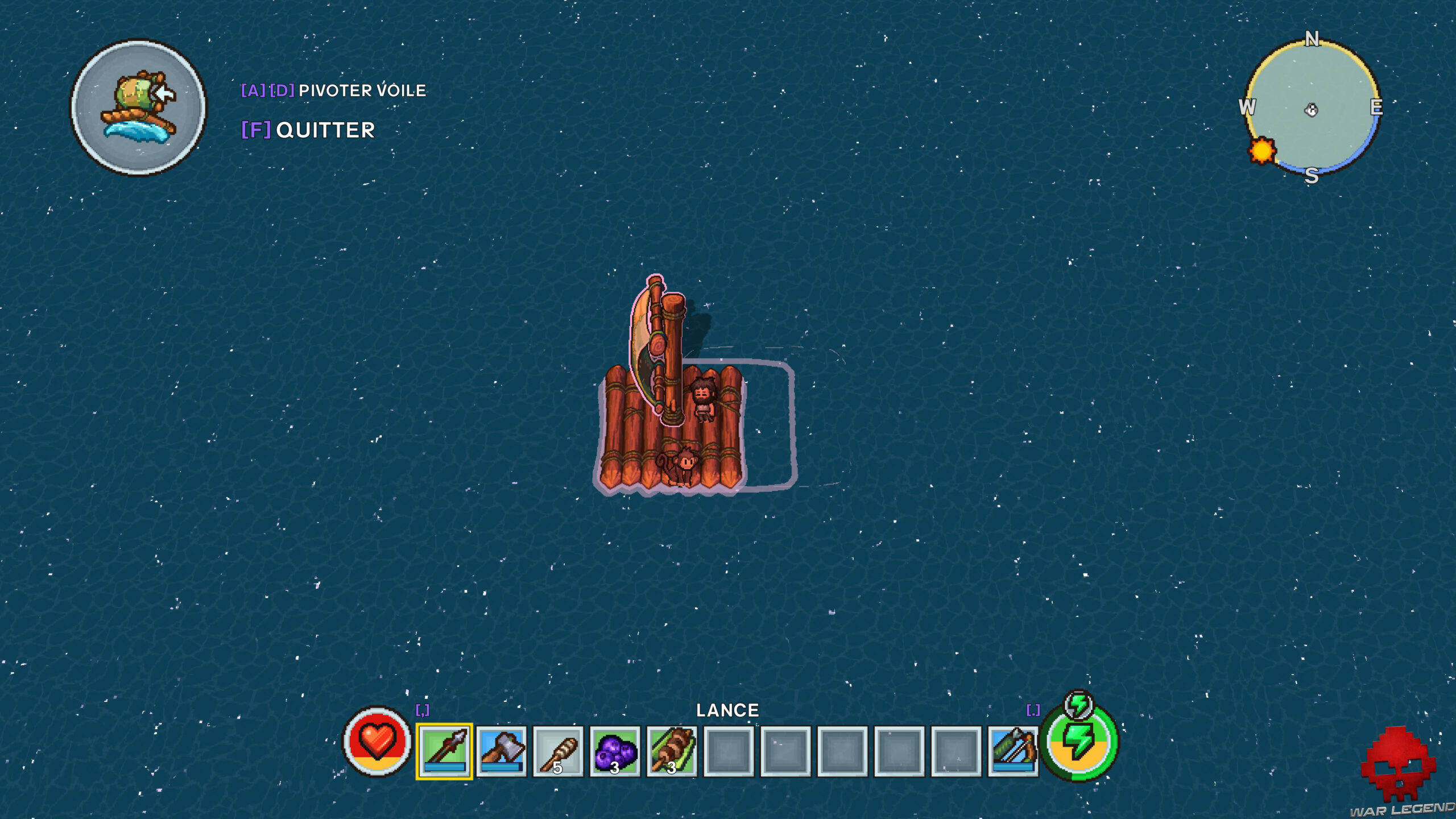Click the red heart health icon
Image resolution: width=1456 pixels, height=819 pixels.
(377, 741)
